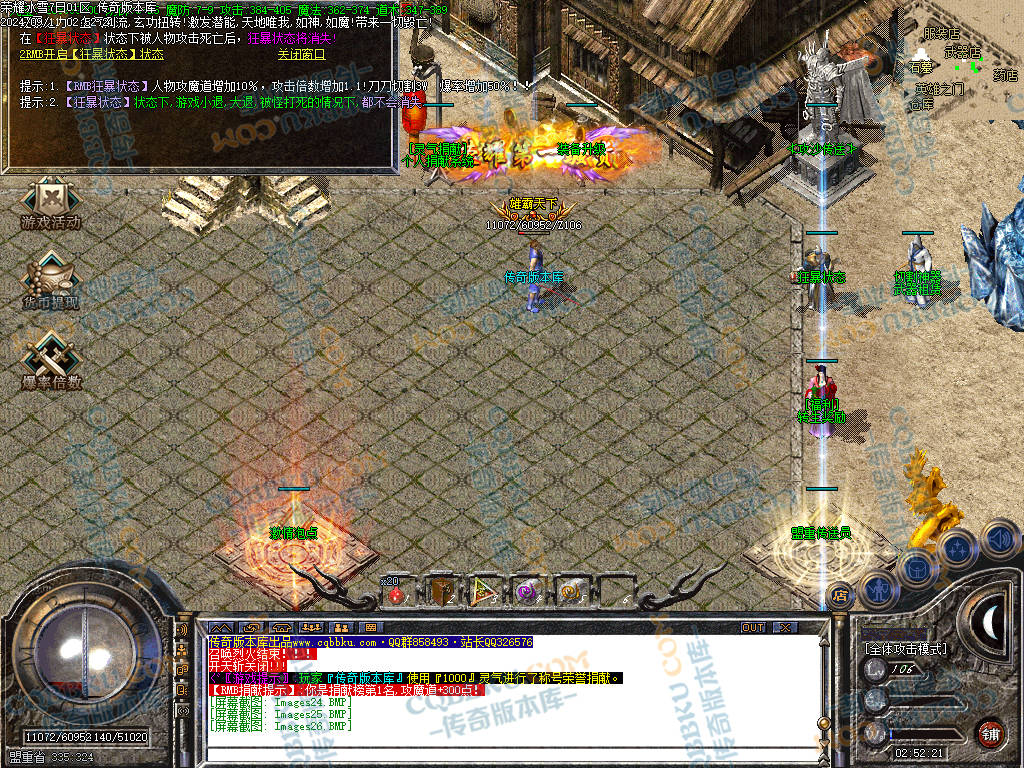Open the 货币提现 currency withdrawal icon

point(50,281)
